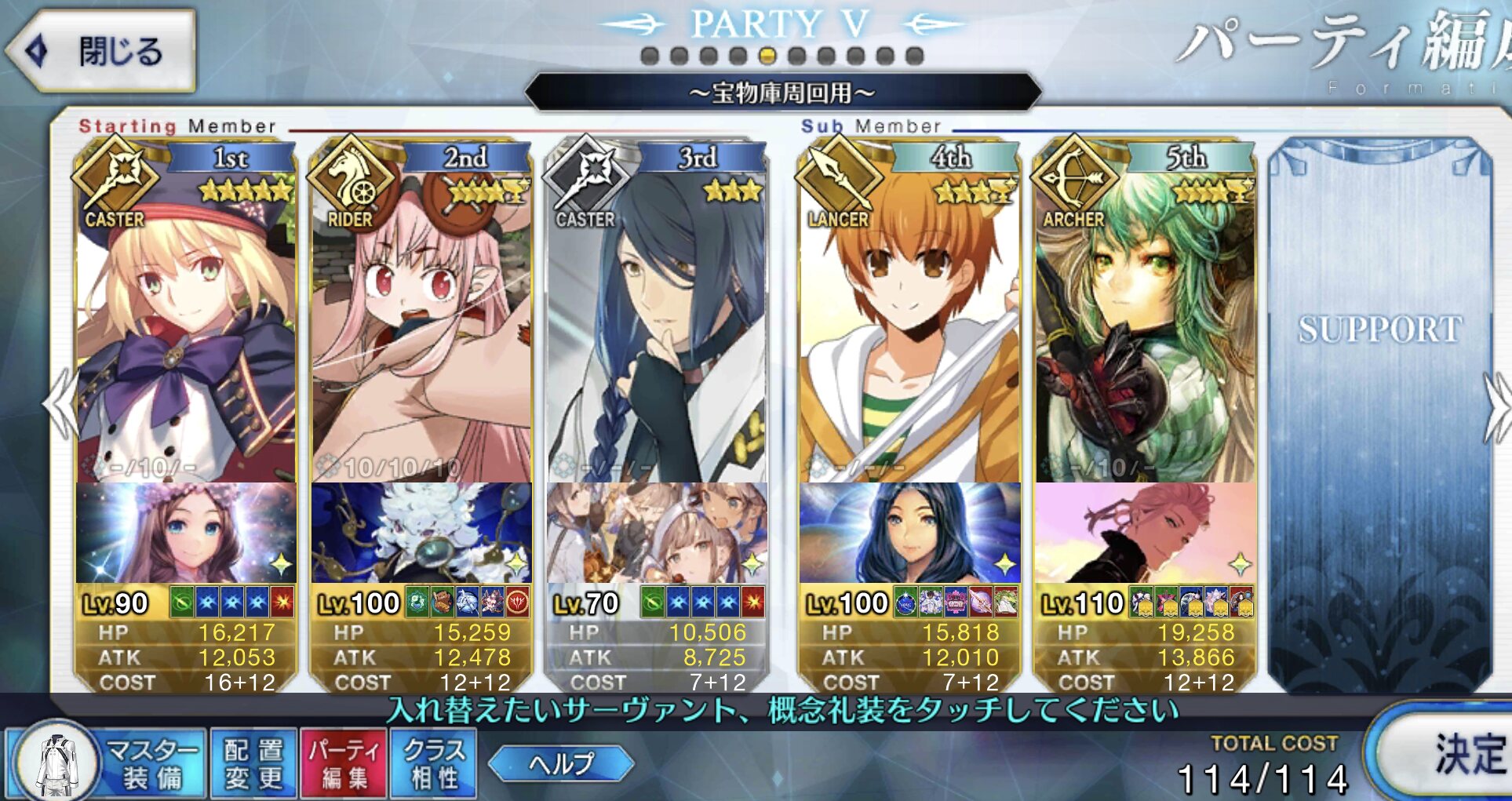Viewport: 1512px width, 801px height.
Task: Change the Rider's white-beast craft essence
Action: [x=421, y=533]
